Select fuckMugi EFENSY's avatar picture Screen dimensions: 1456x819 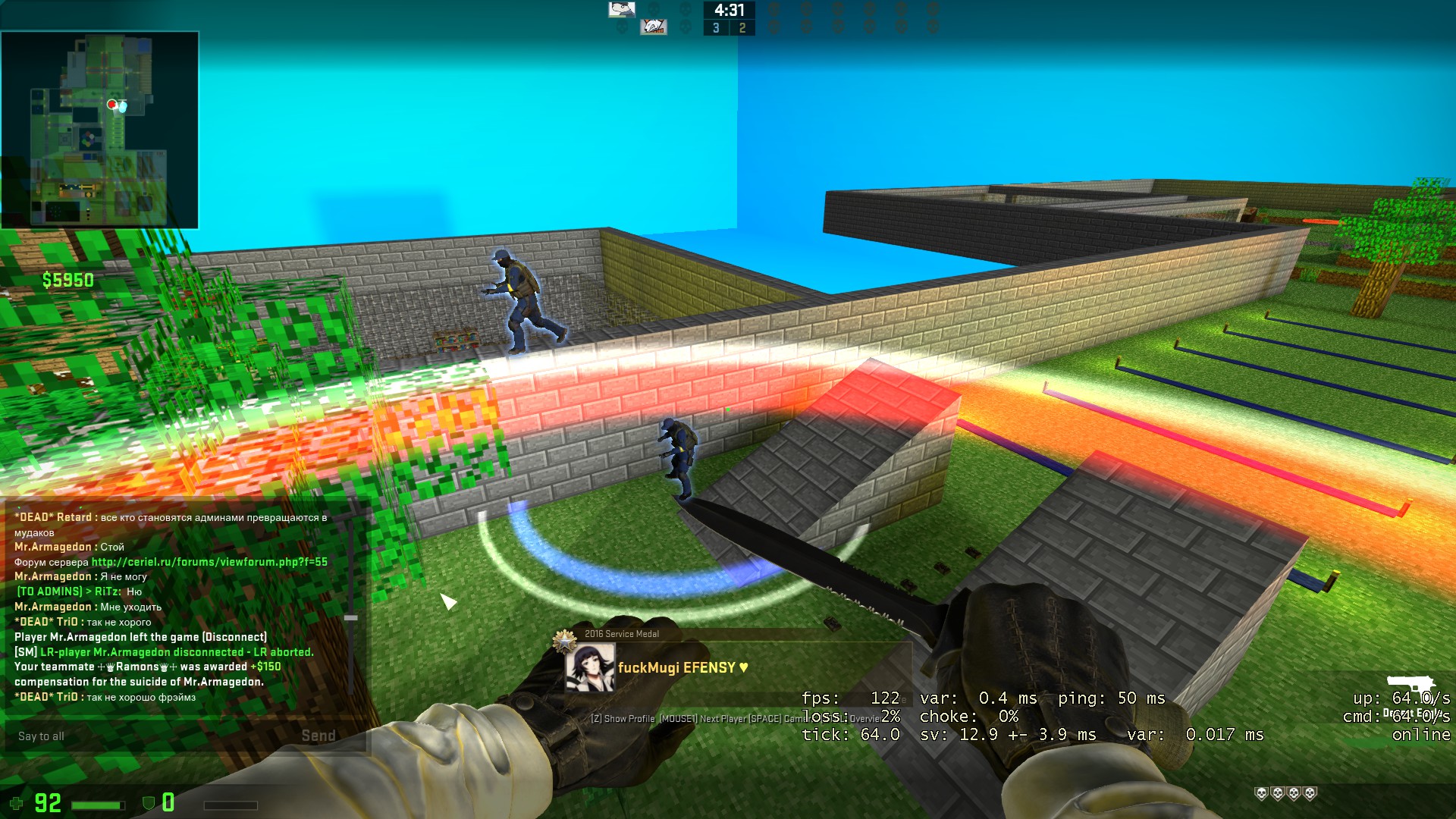pyautogui.click(x=589, y=668)
